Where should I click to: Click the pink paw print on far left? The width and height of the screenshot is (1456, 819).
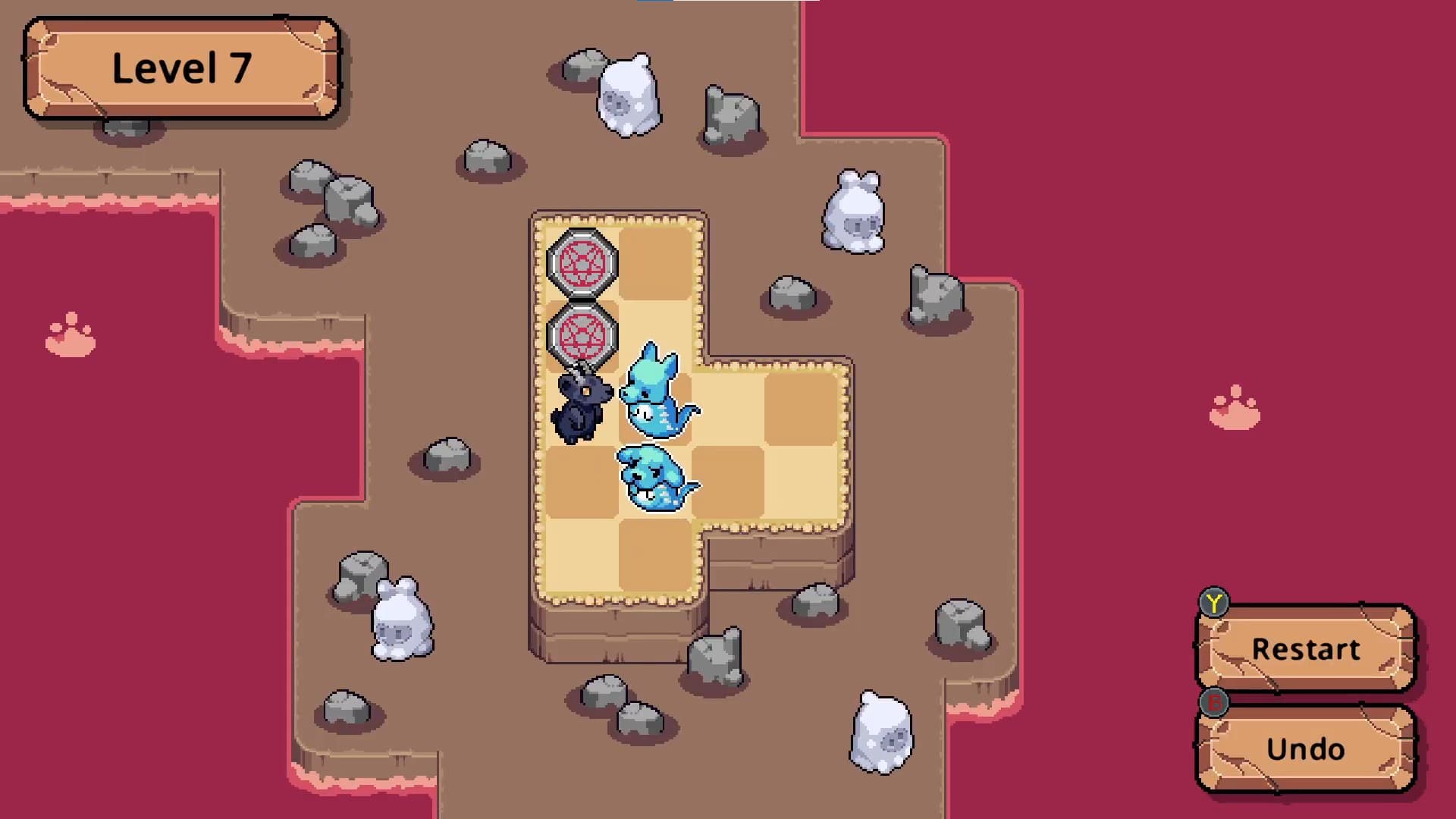tap(68, 334)
